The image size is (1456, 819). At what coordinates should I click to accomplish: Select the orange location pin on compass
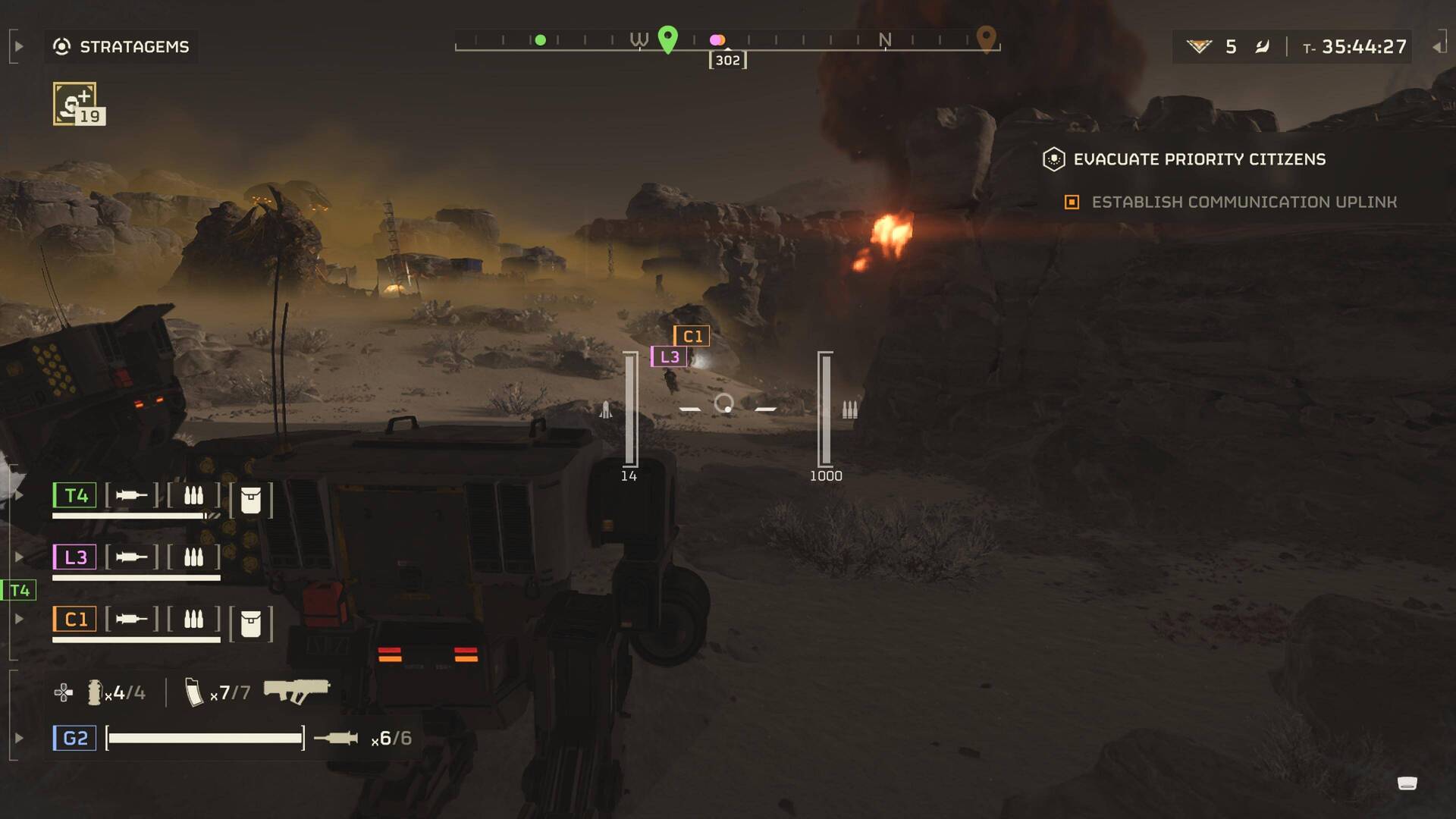(x=985, y=38)
